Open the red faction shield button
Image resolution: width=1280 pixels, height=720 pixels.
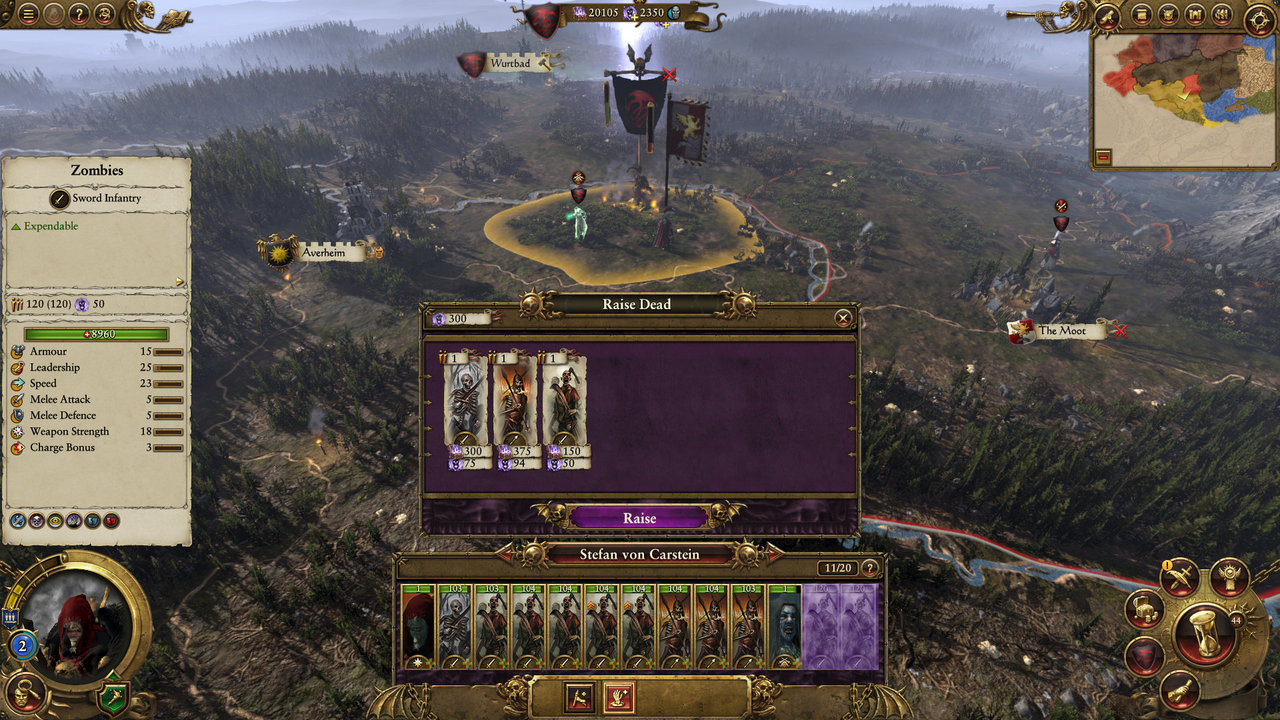1143,657
